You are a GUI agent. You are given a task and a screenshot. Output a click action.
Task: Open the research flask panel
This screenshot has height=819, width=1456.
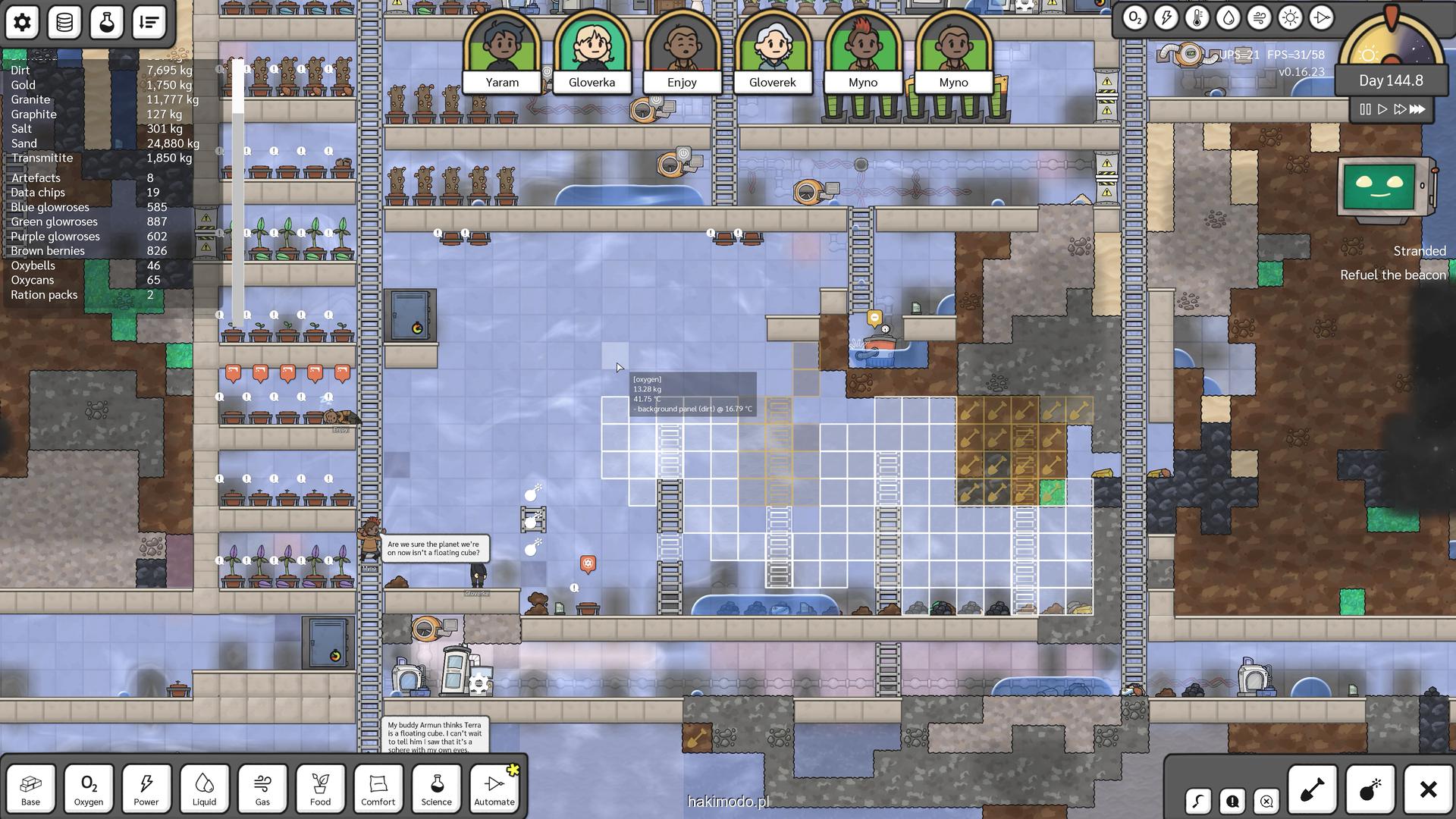point(107,23)
